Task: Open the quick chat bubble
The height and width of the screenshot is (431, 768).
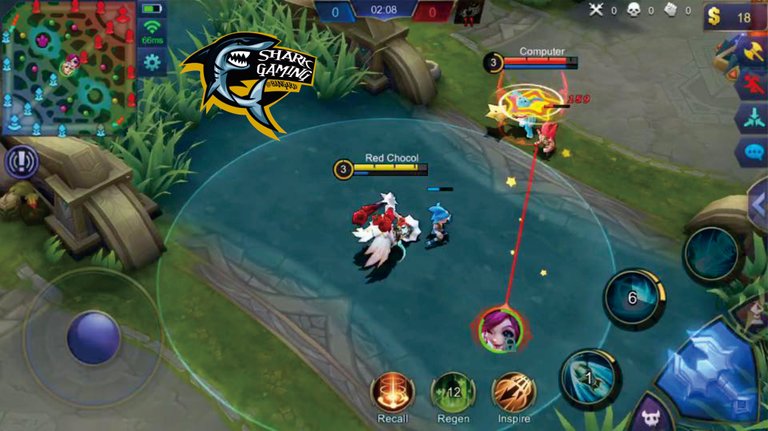Action: [752, 153]
